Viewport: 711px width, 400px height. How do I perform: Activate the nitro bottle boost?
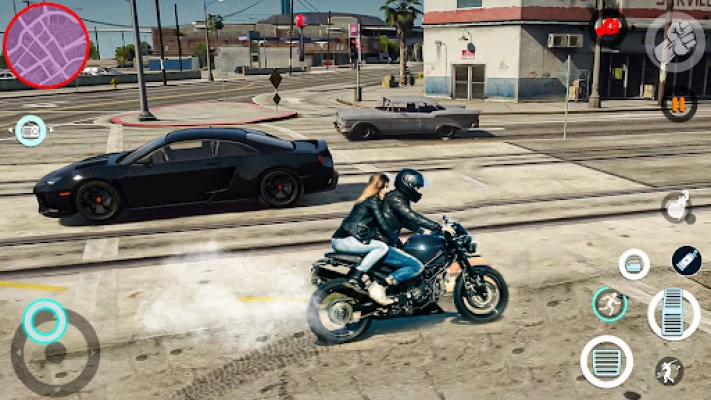tap(686, 260)
